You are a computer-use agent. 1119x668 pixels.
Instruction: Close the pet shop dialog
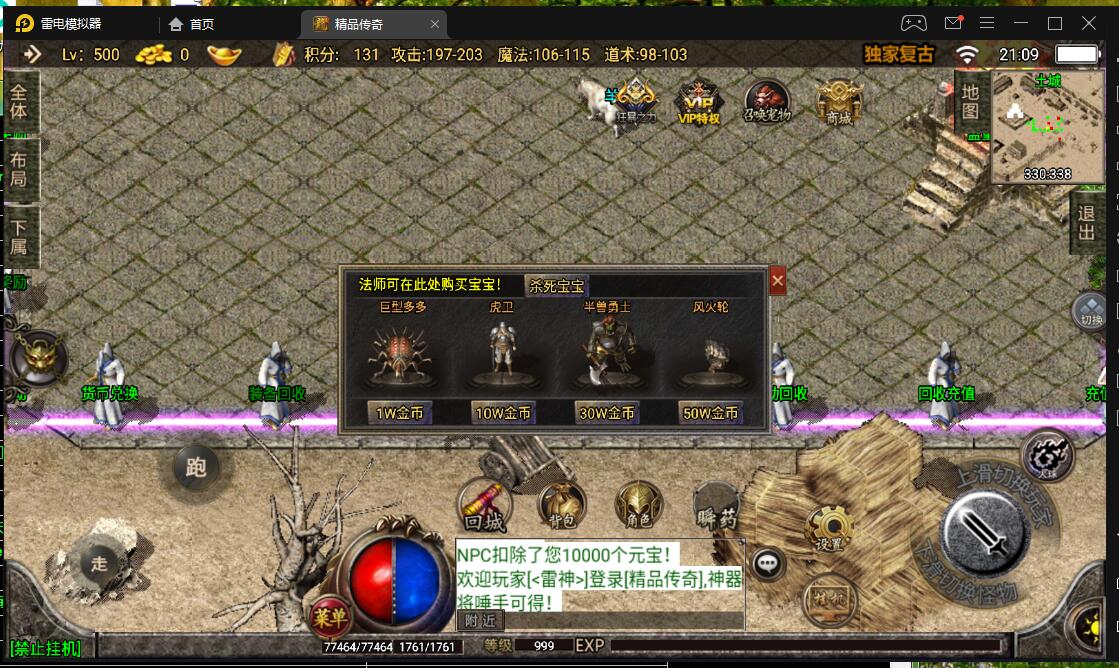click(777, 281)
